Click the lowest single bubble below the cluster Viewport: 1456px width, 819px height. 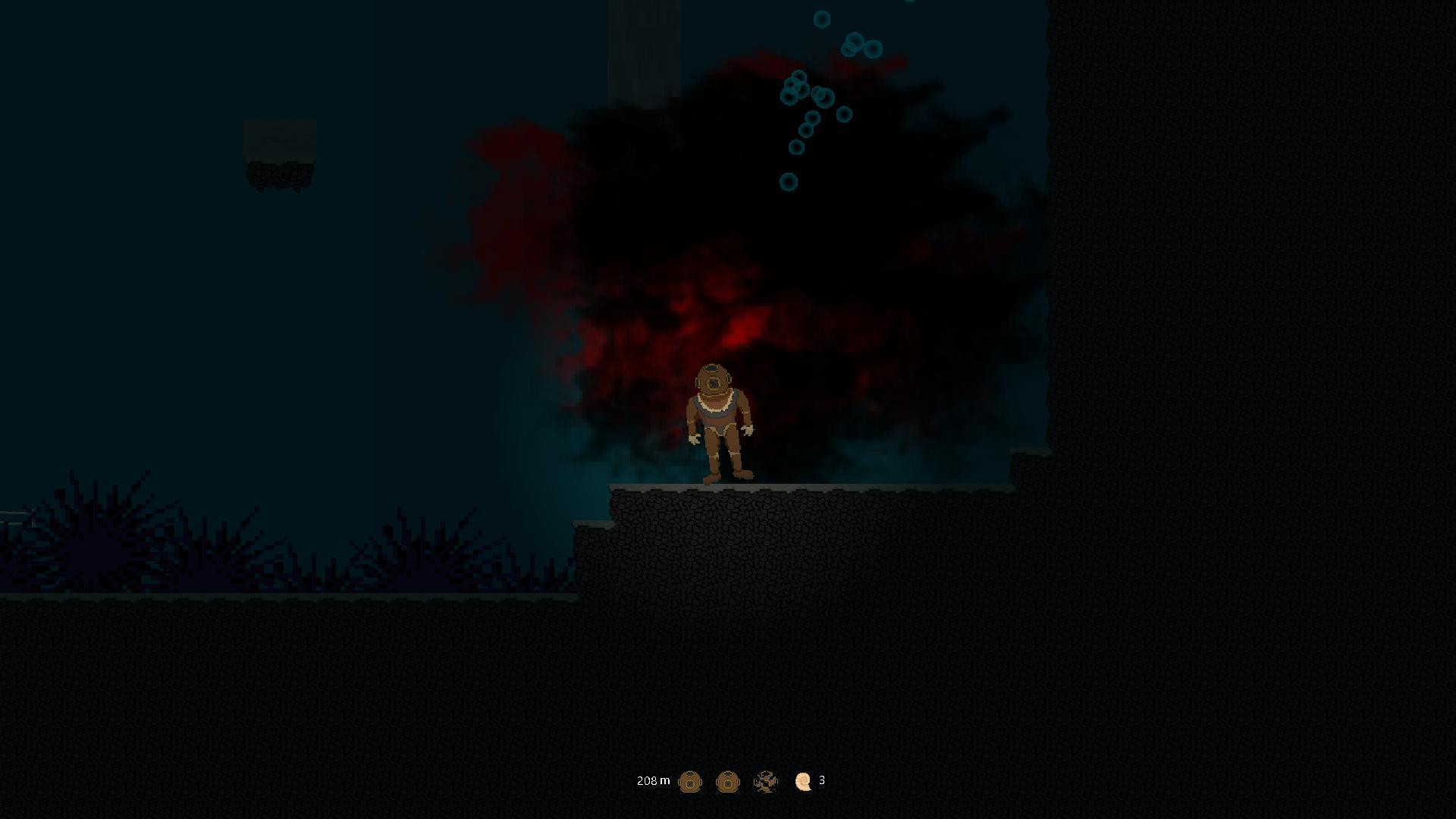789,181
